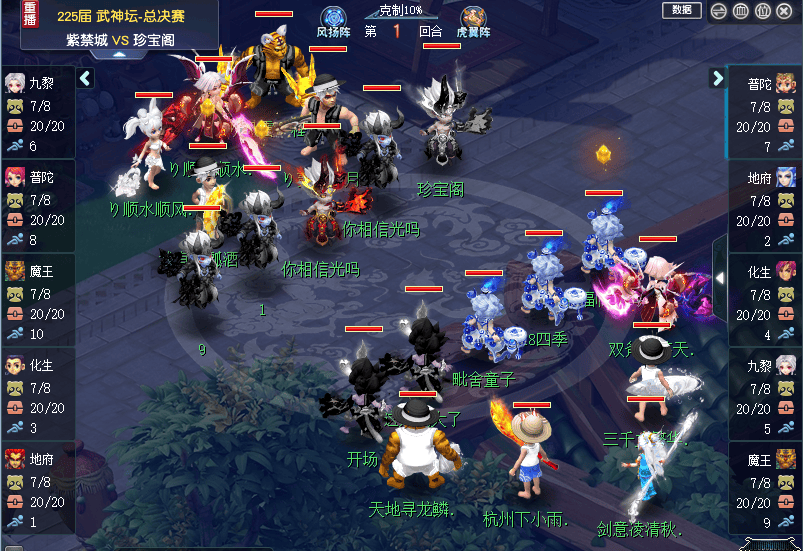
Task: Select the left team 化生 player card
Action: [x=37, y=394]
